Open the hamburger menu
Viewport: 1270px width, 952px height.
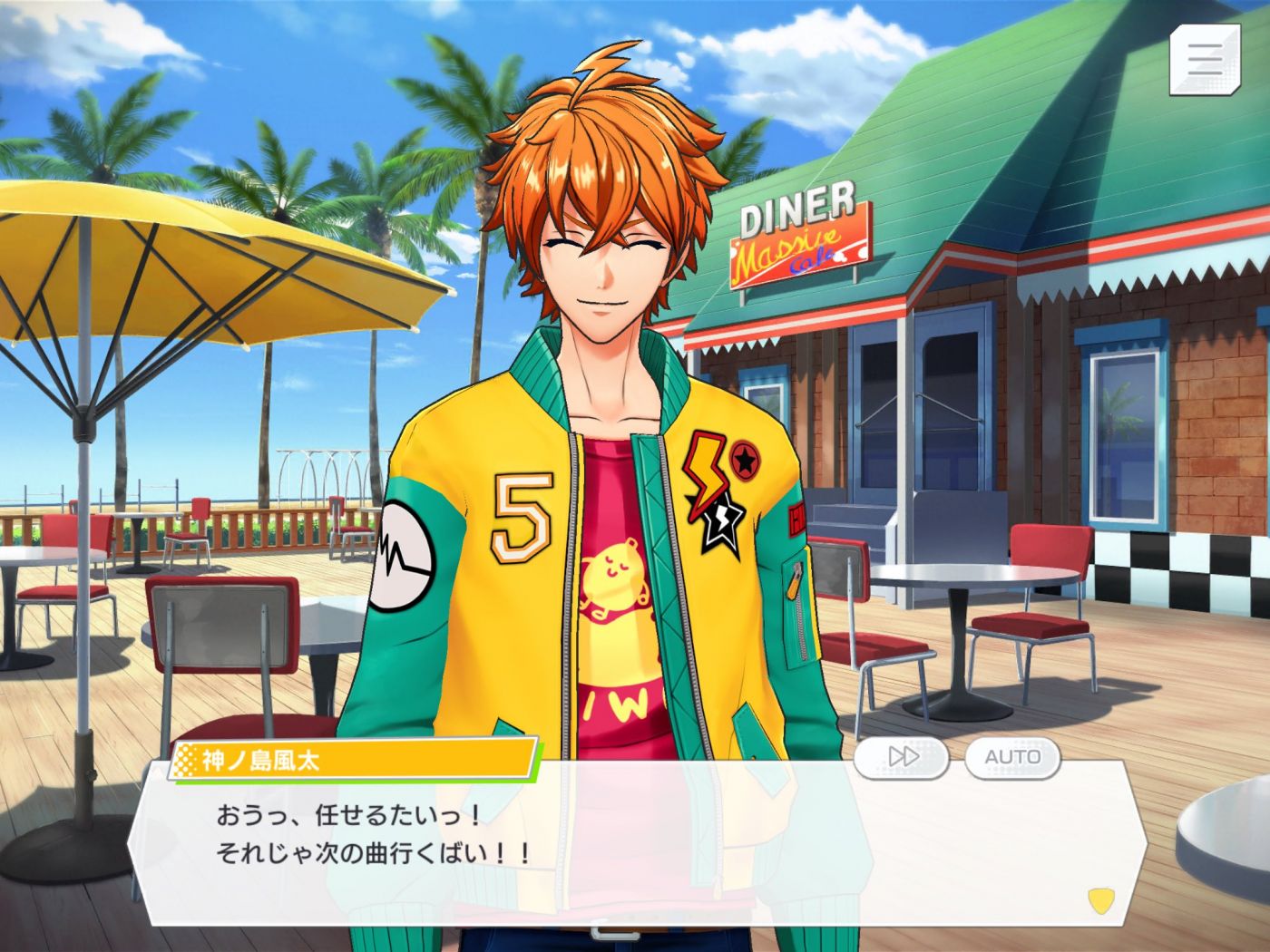(x=1204, y=60)
